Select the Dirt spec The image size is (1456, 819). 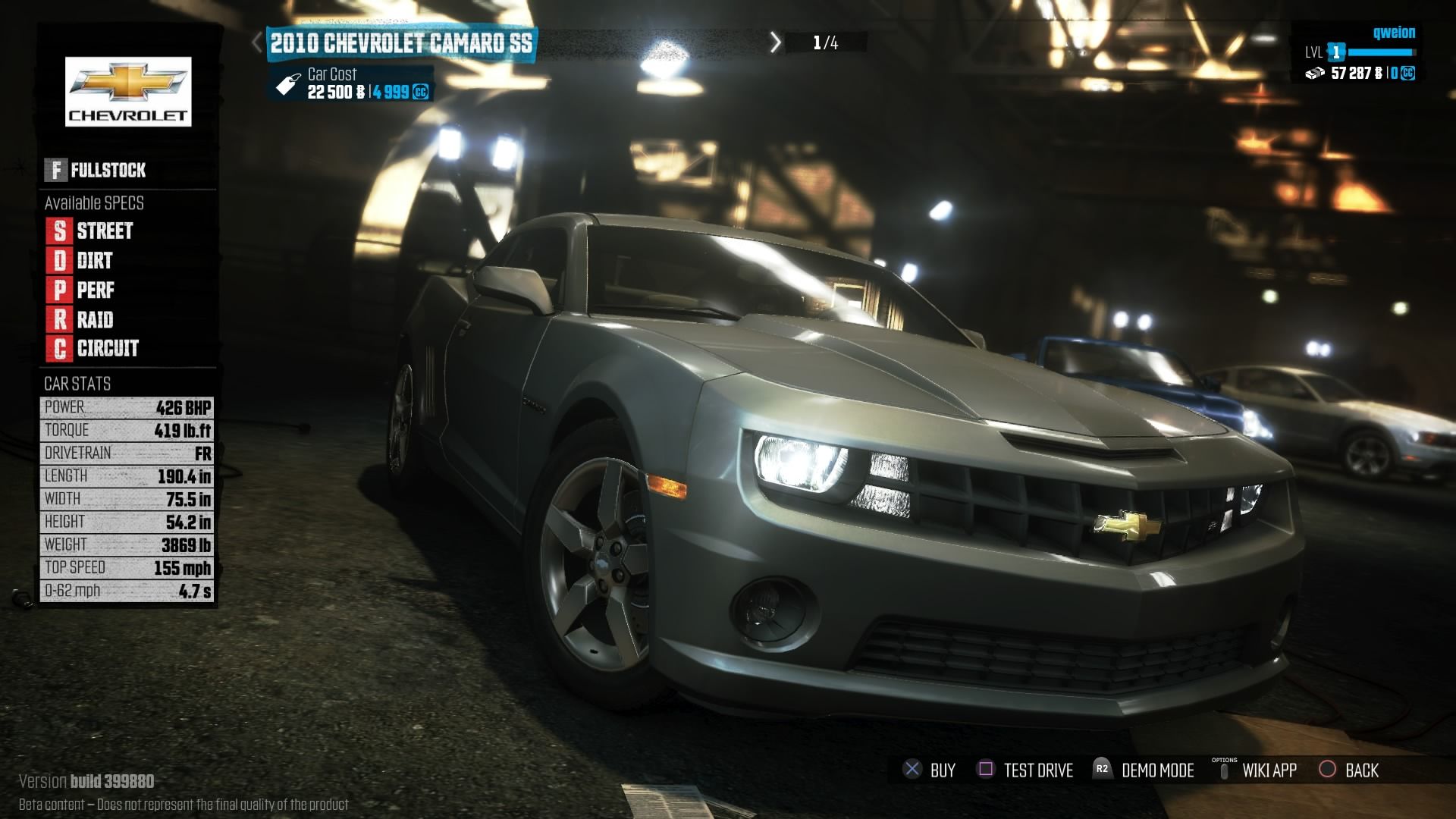click(x=80, y=261)
